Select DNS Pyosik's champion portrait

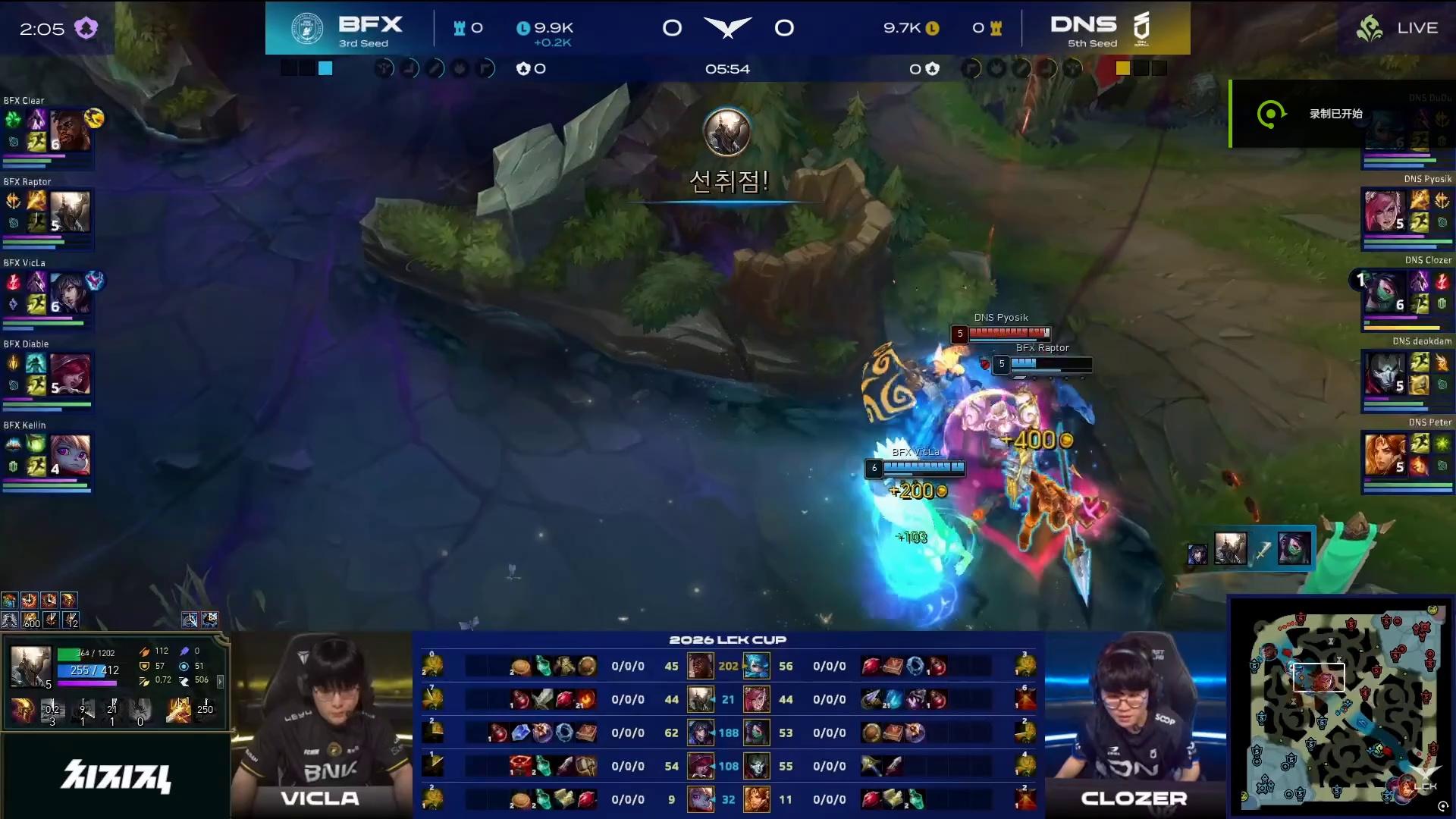tap(1383, 211)
